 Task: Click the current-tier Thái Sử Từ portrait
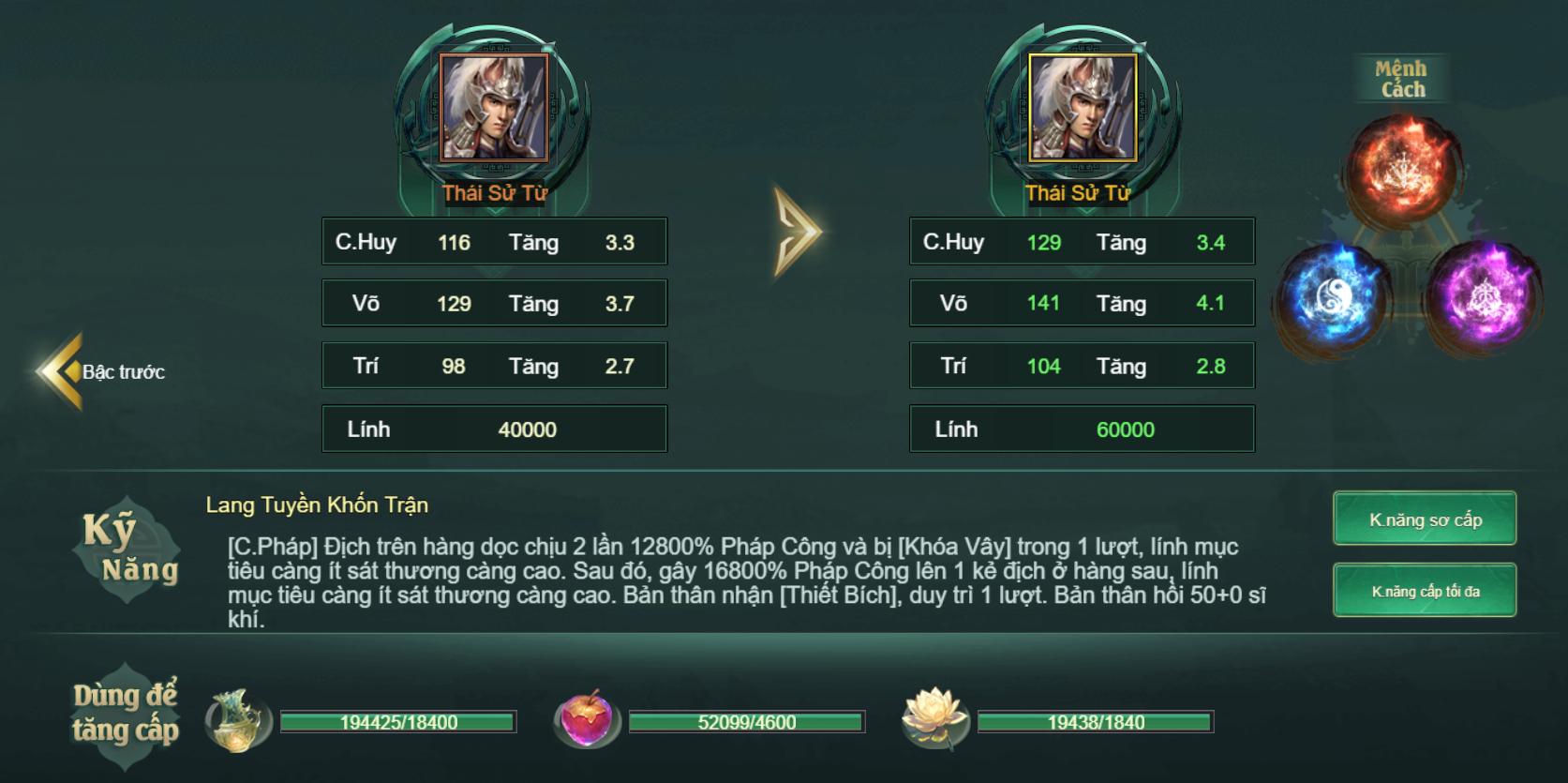pyautogui.click(x=494, y=108)
